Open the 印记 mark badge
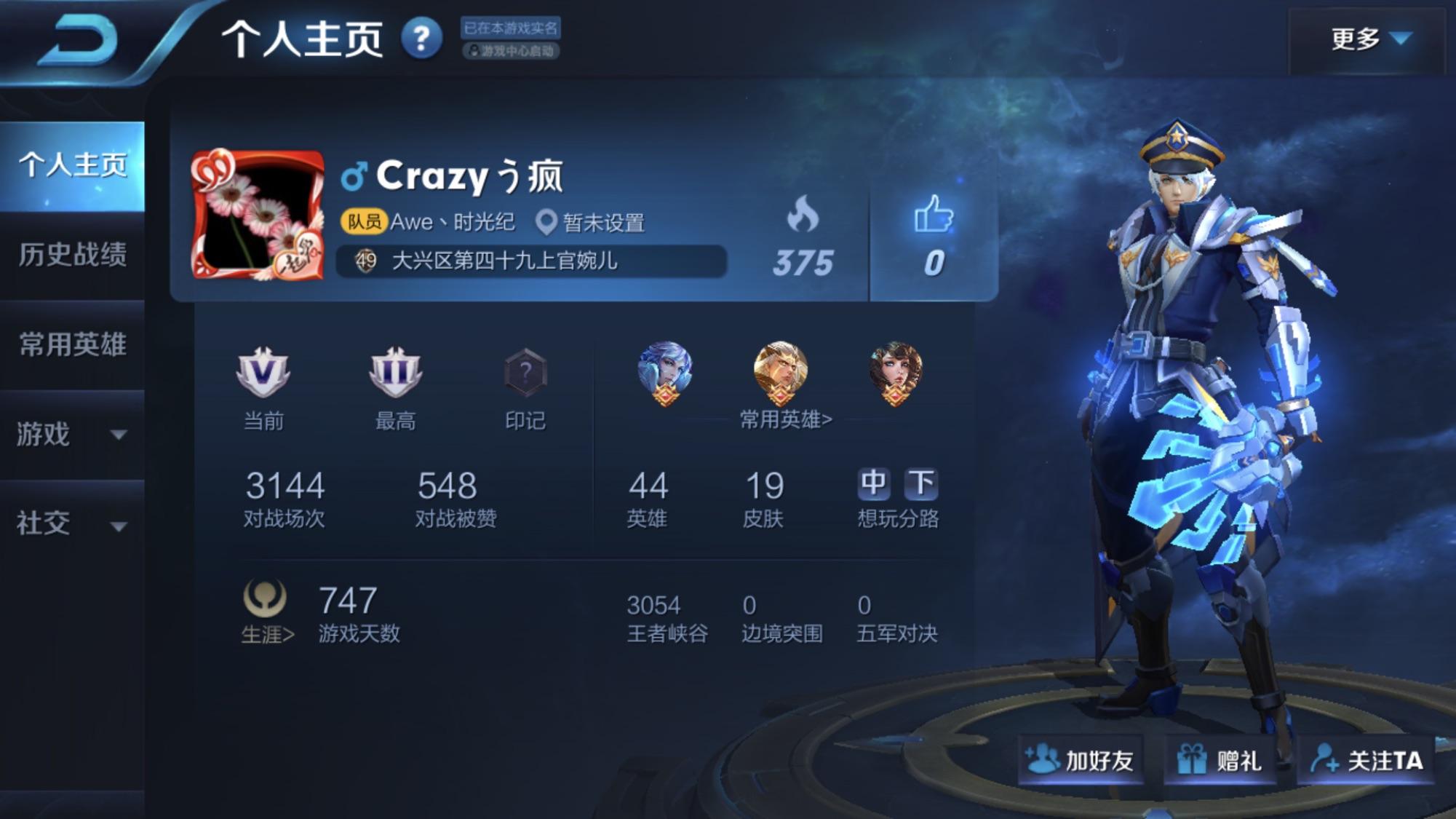 (x=525, y=373)
